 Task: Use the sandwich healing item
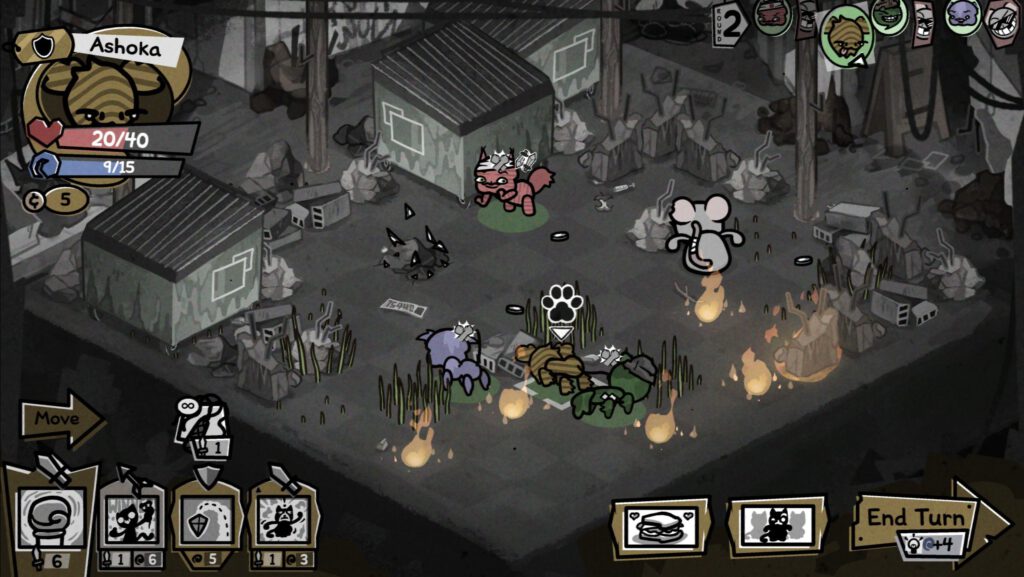(660, 526)
